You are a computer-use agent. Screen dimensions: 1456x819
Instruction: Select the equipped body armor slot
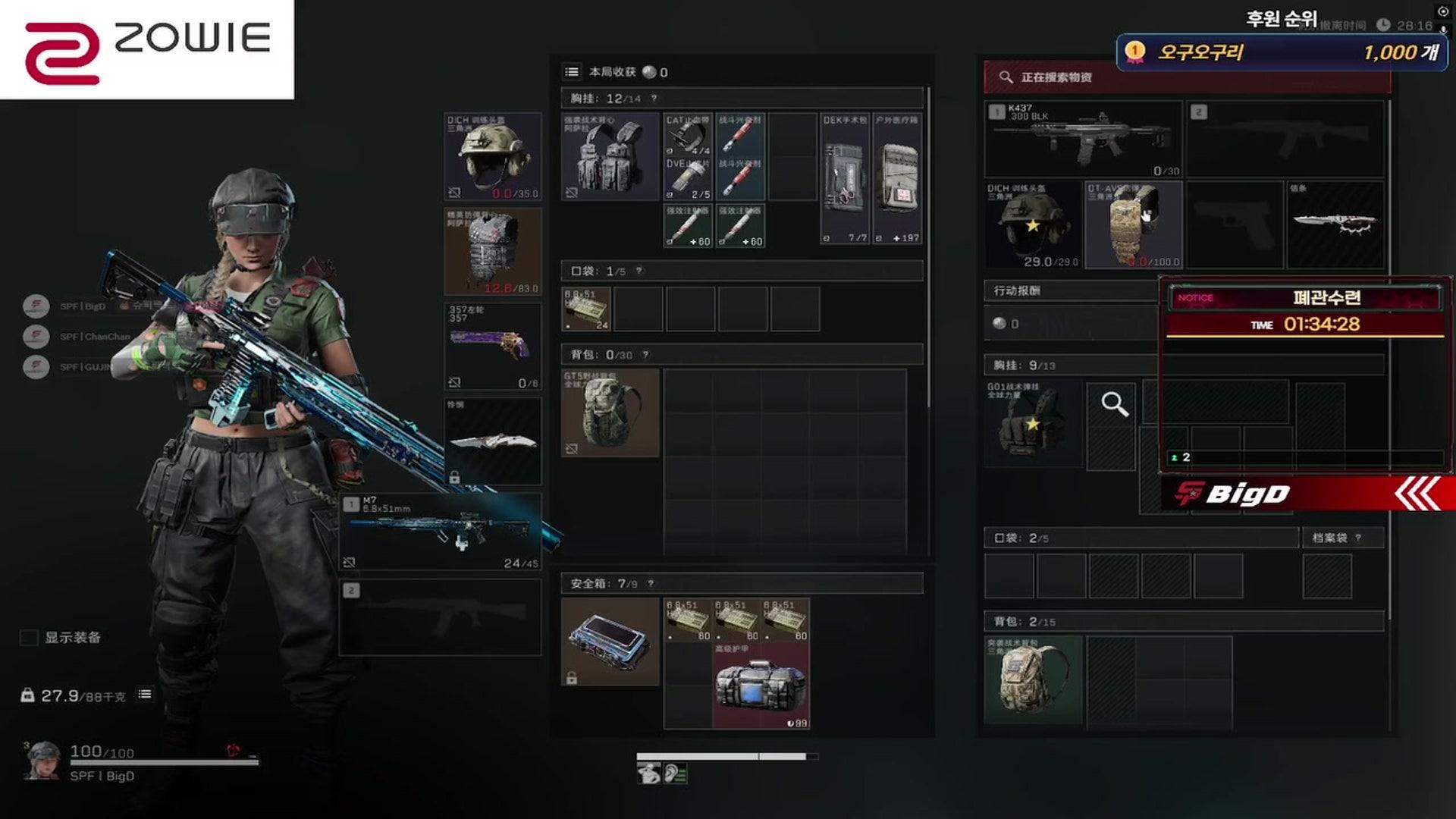[492, 251]
